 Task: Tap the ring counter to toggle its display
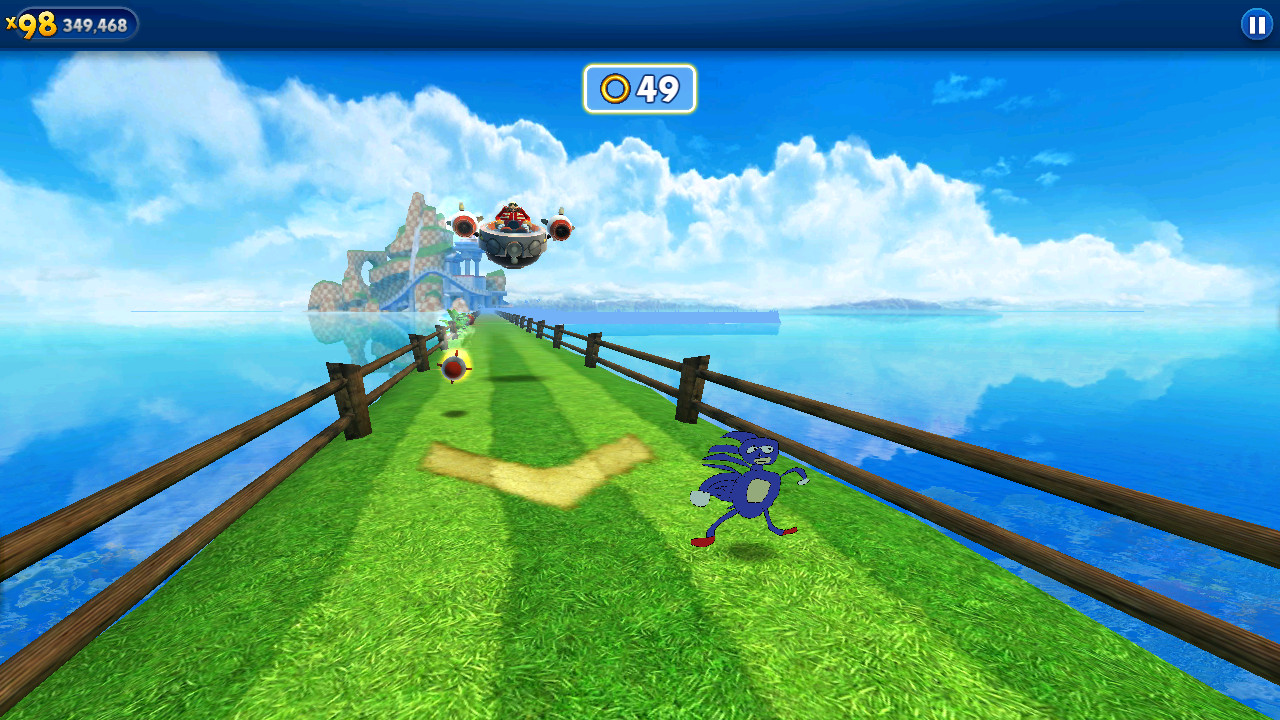639,89
